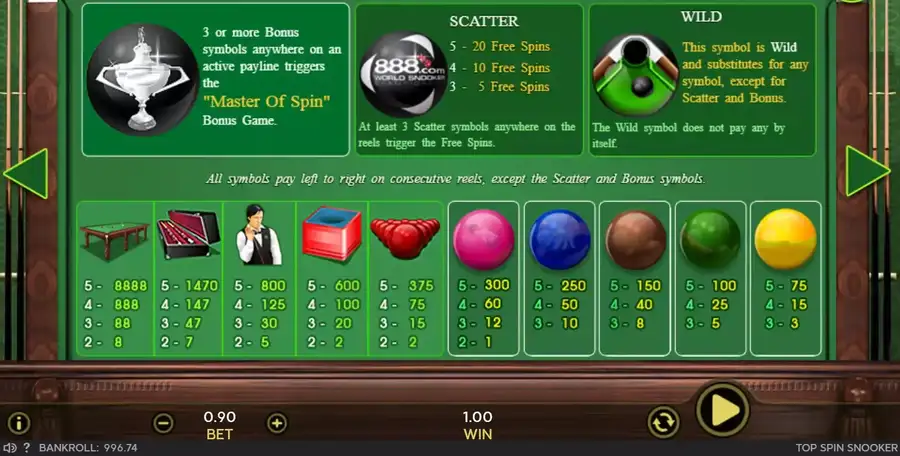The image size is (900, 456).
Task: Open help via the question mark
Action: tap(27, 448)
